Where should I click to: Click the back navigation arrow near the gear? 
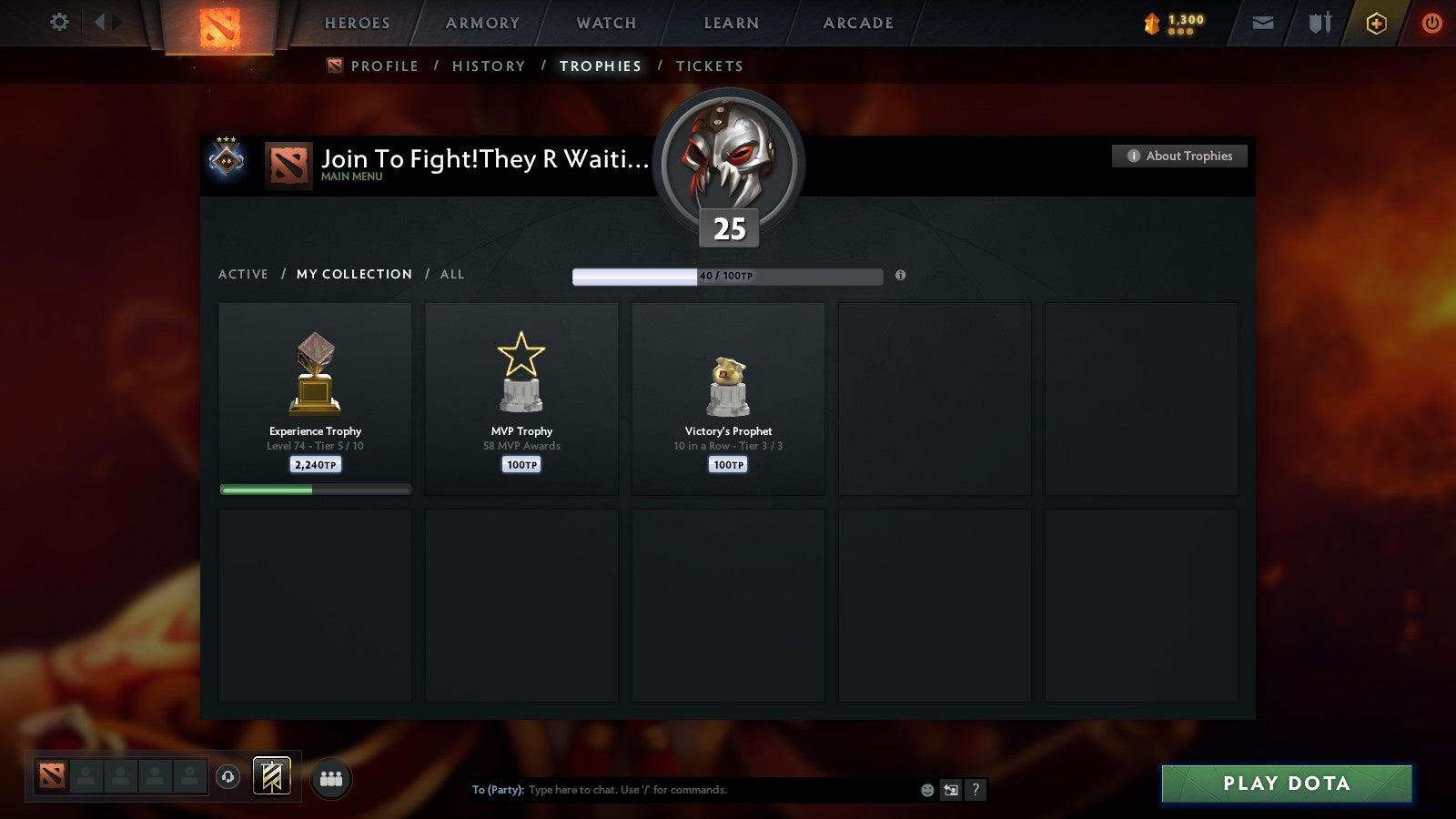click(103, 22)
